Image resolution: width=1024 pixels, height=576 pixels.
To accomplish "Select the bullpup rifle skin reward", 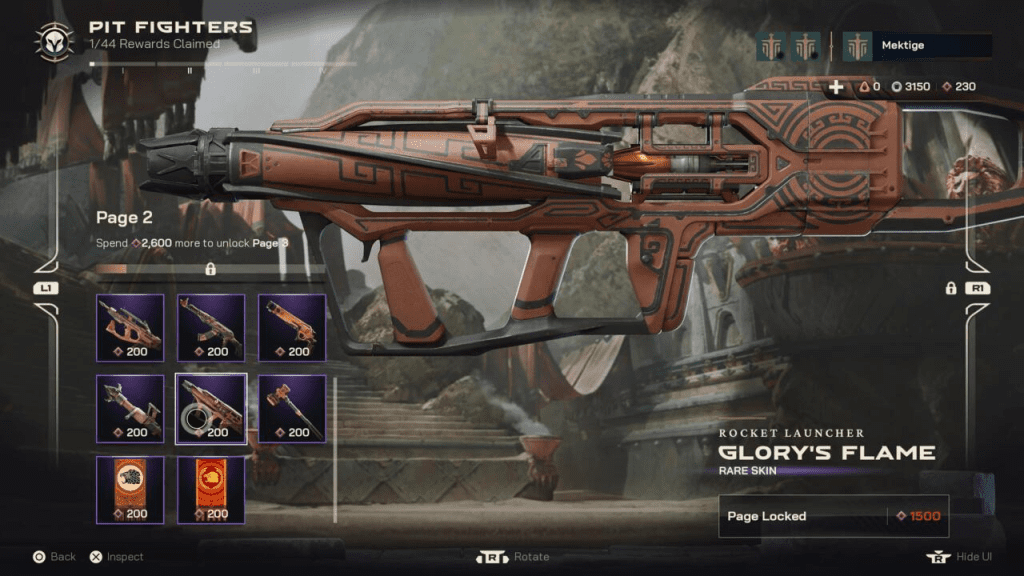I will pyautogui.click(x=130, y=327).
